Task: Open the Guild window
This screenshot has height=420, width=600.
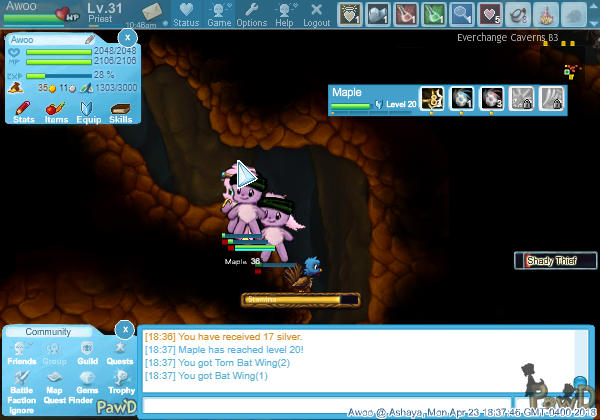Action: click(x=87, y=353)
